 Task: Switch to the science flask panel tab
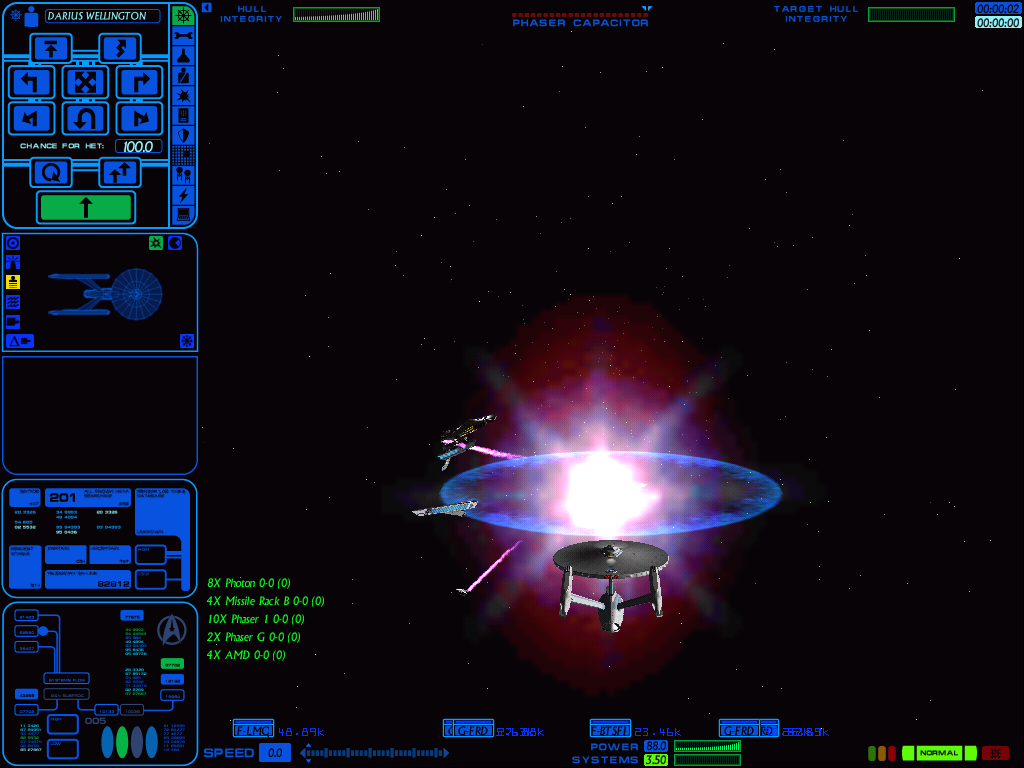coord(183,55)
